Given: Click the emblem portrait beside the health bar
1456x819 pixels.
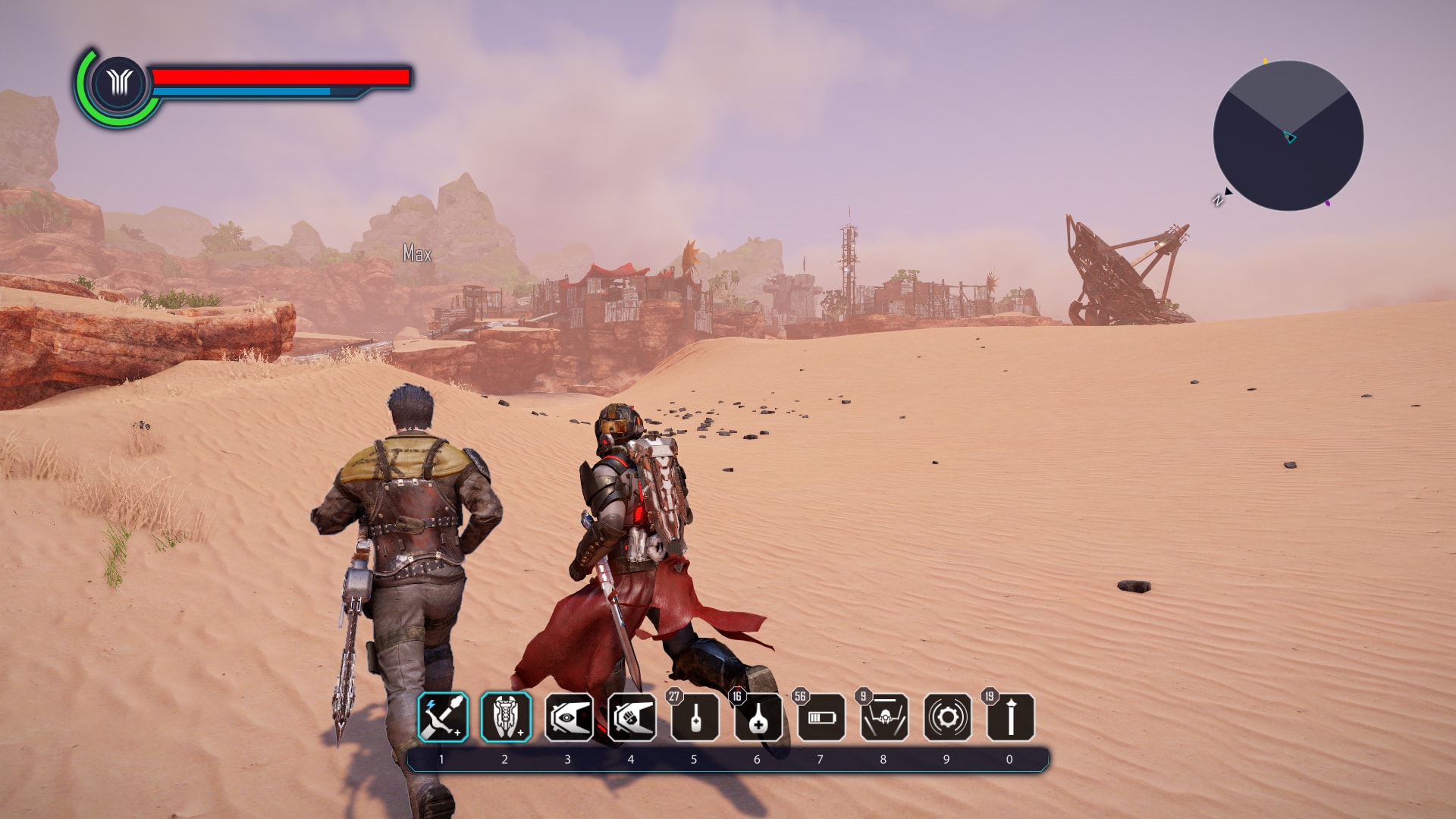Looking at the screenshot, I should pyautogui.click(x=119, y=83).
